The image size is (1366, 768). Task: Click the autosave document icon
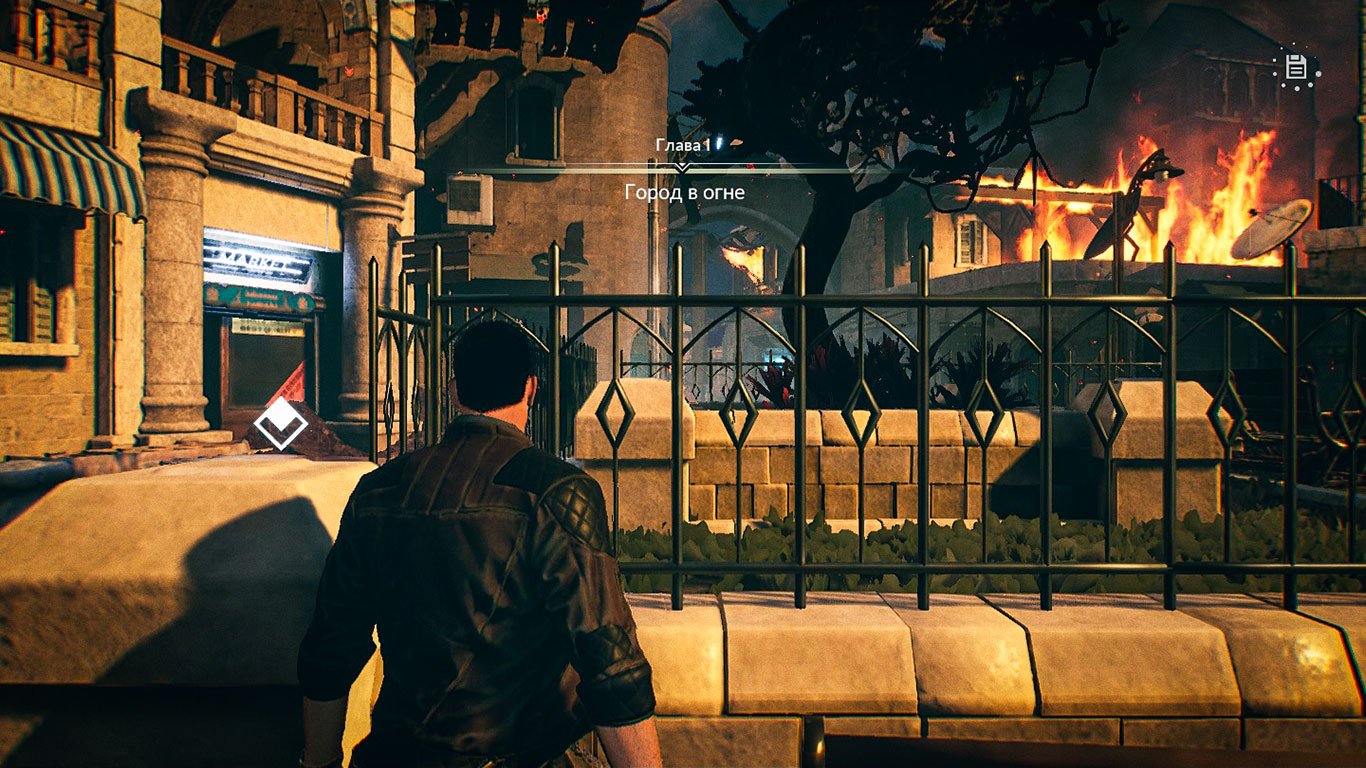[1296, 67]
